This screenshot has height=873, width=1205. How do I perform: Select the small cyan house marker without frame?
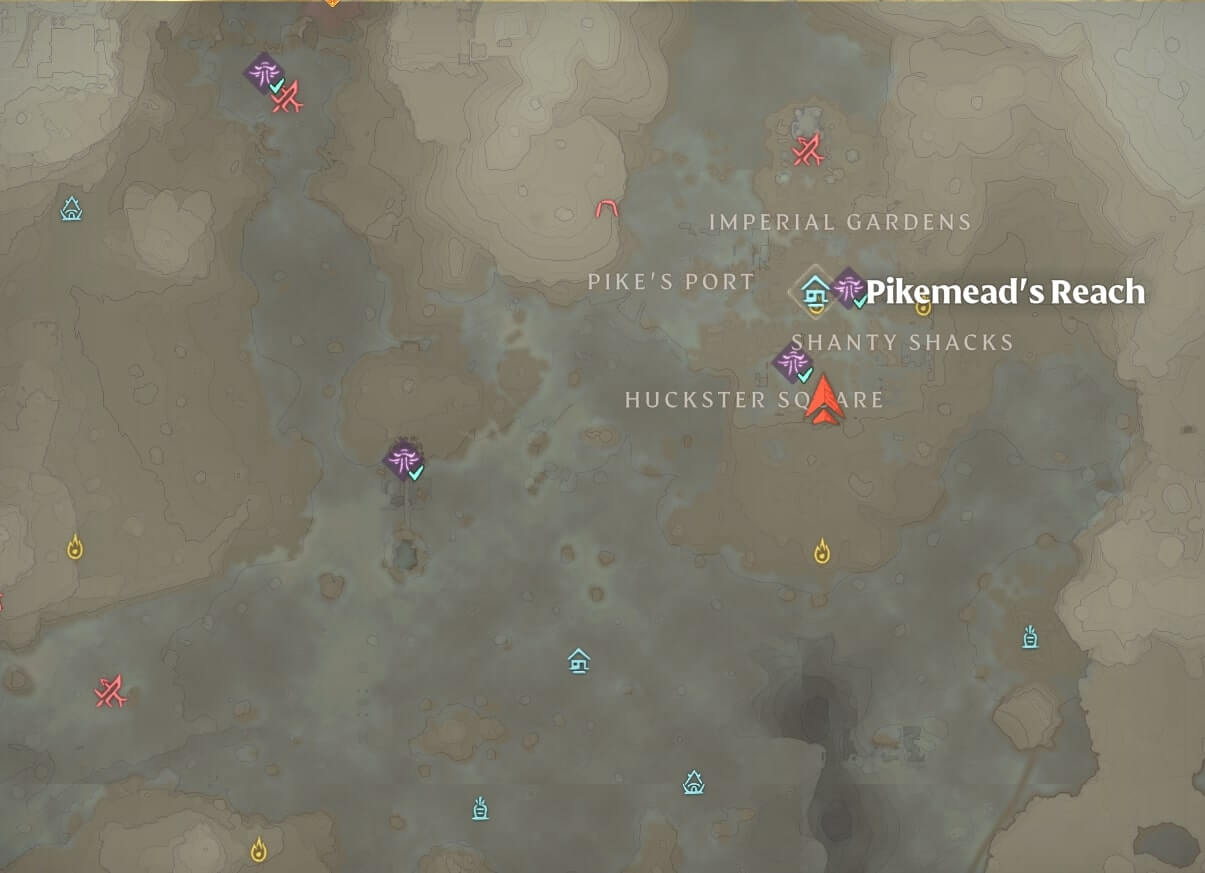point(579,660)
